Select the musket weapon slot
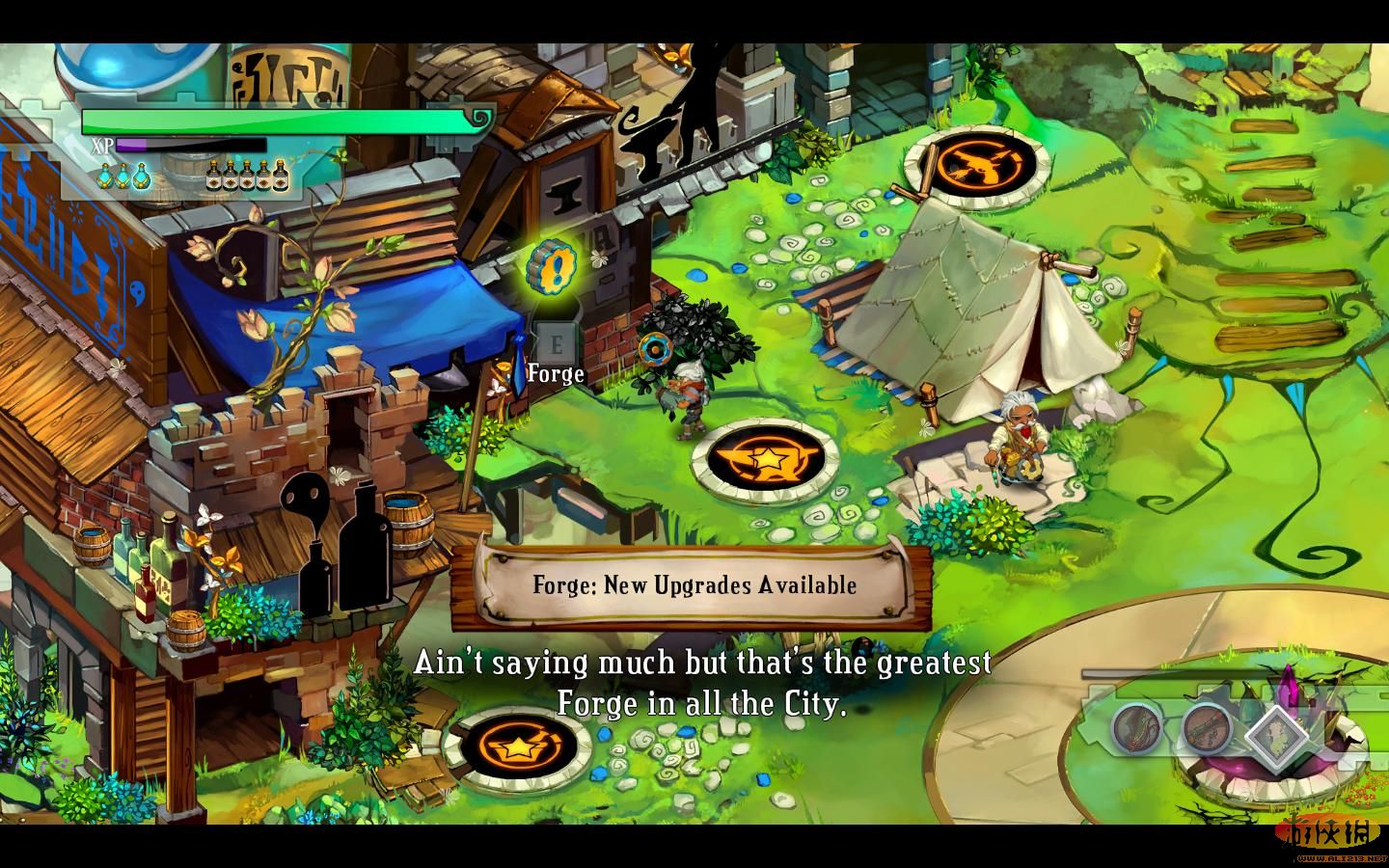This screenshot has width=1389, height=868. (x=1207, y=726)
